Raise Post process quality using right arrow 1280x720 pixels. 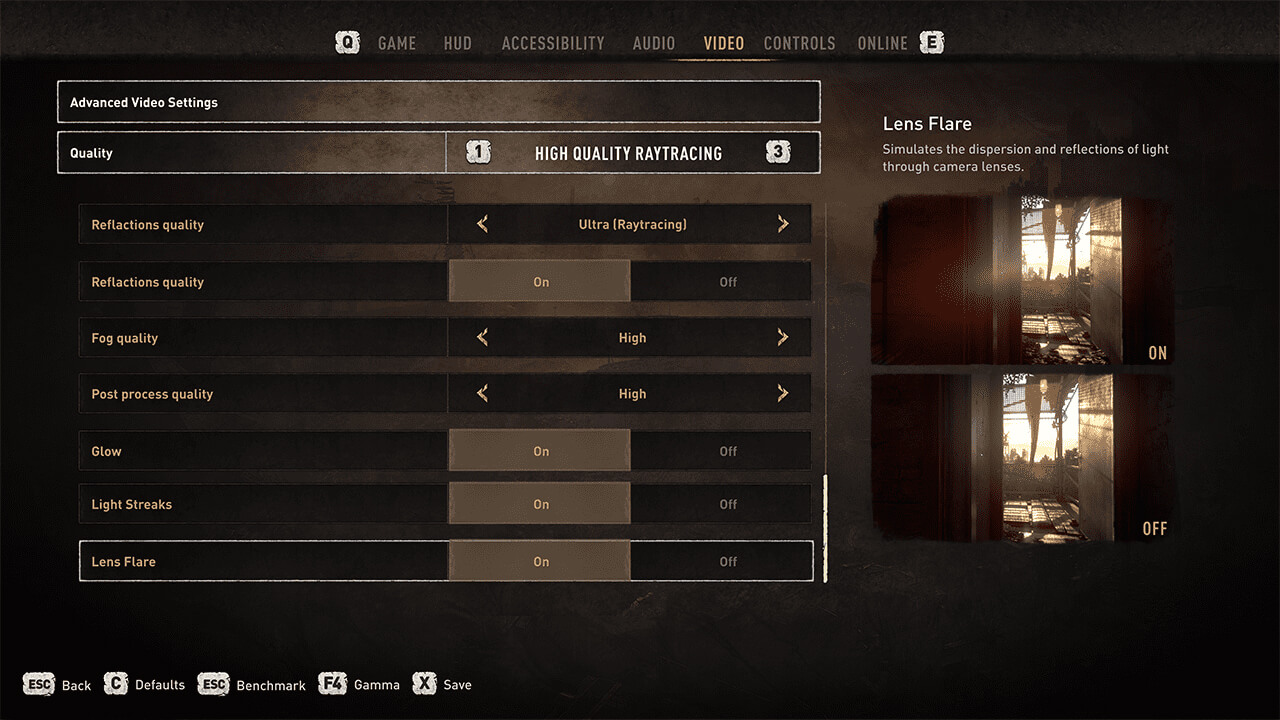783,394
